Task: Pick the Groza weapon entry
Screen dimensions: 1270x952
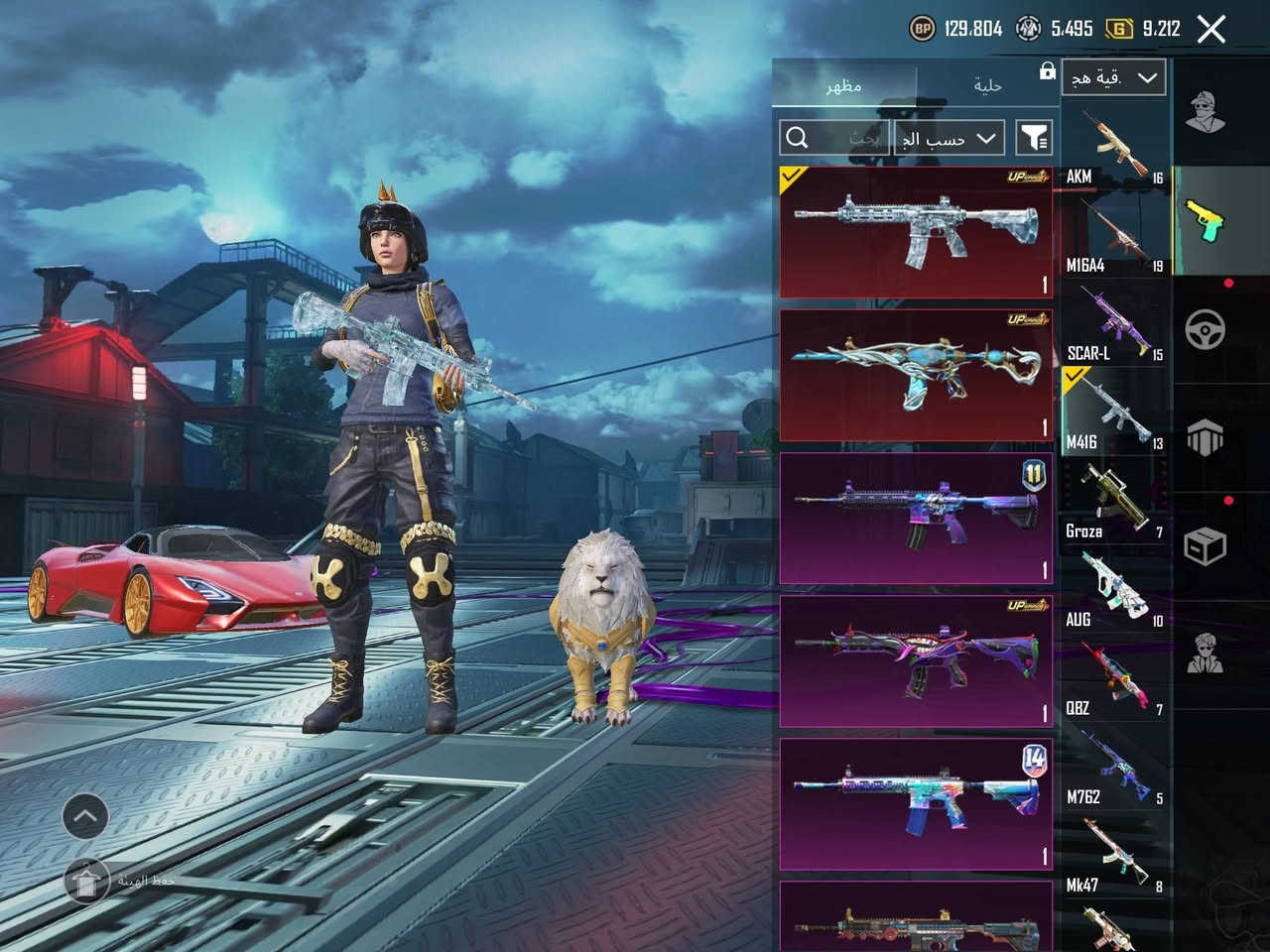Action: [1113, 501]
